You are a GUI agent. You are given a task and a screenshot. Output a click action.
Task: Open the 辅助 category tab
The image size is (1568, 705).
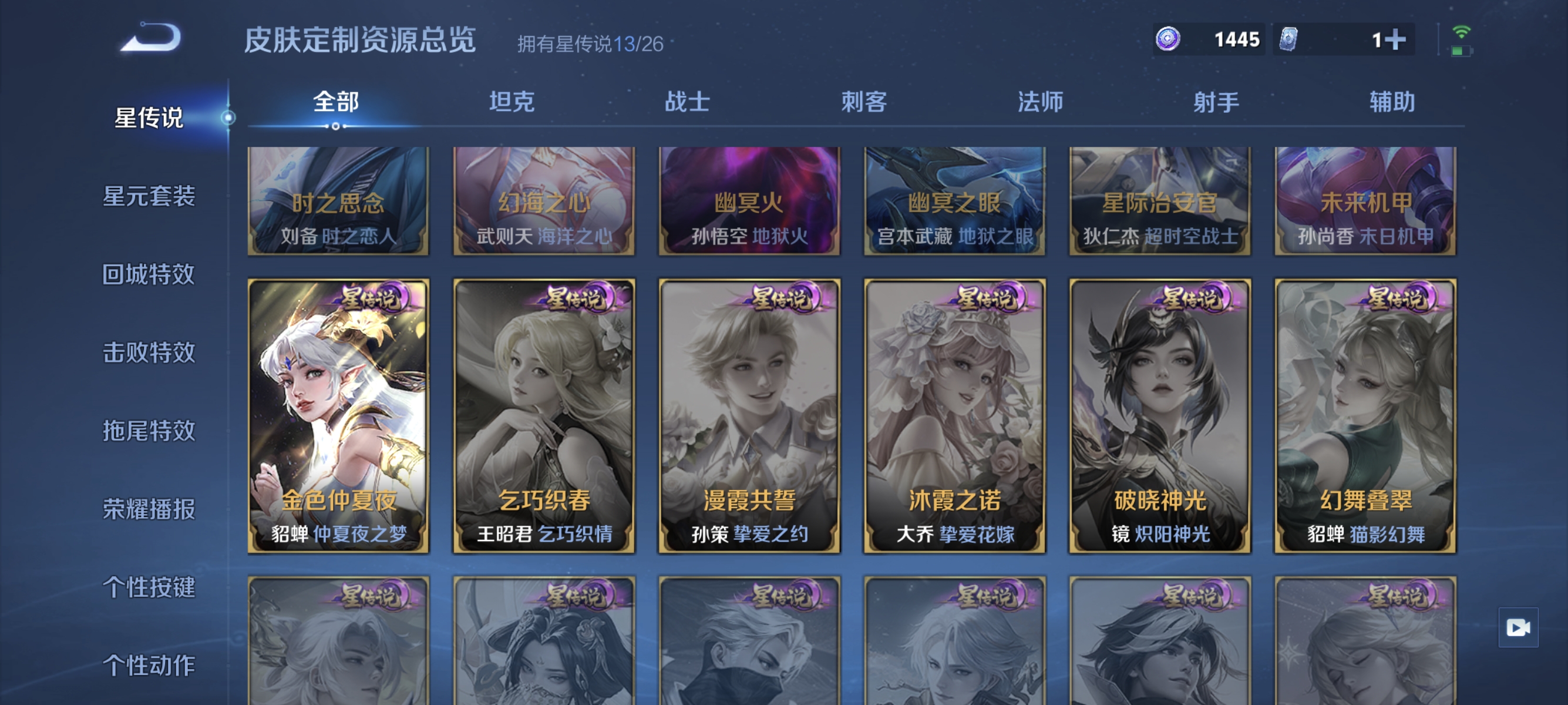pos(1394,103)
